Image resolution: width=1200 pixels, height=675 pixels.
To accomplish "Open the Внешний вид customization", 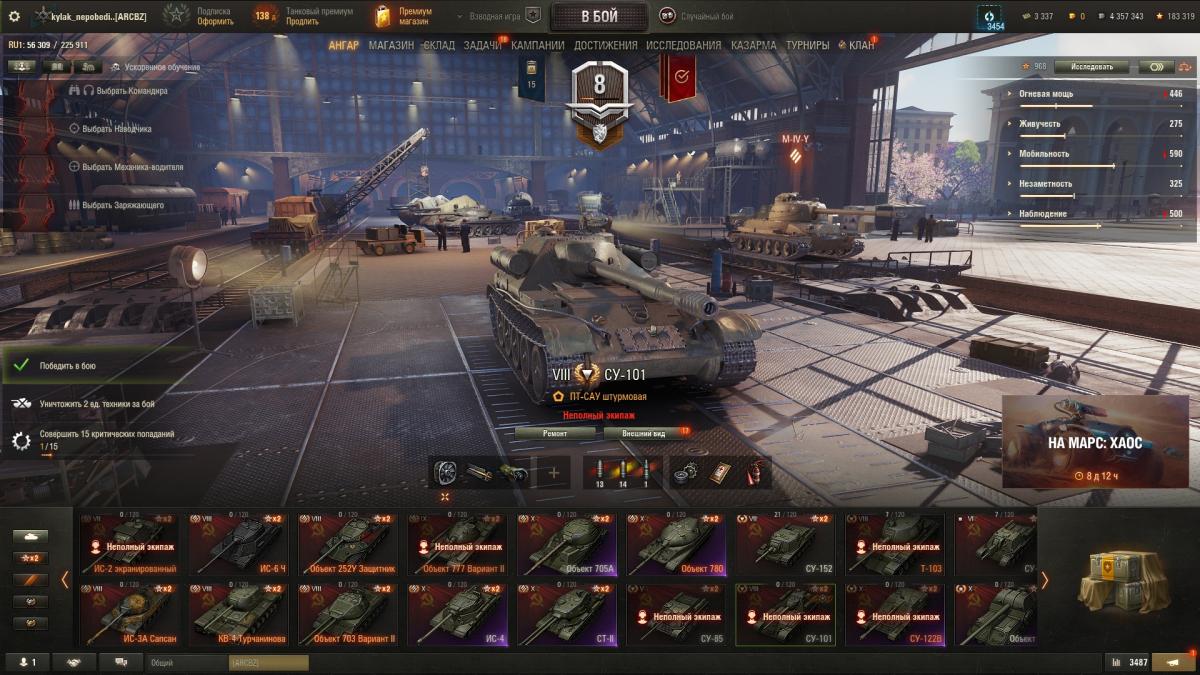I will (644, 433).
